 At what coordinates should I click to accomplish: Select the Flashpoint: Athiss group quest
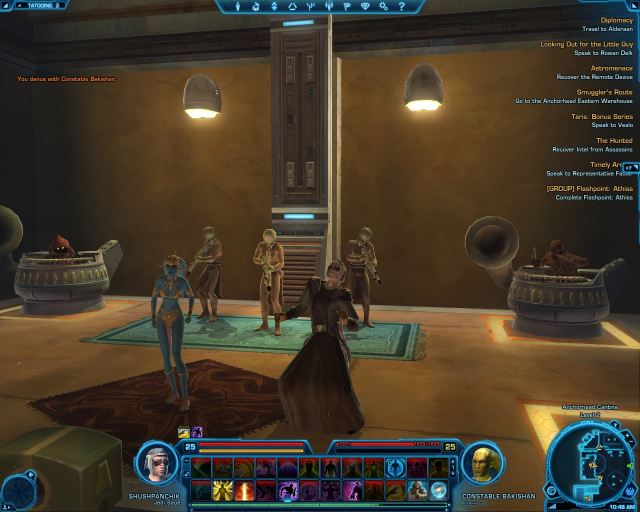589,188
